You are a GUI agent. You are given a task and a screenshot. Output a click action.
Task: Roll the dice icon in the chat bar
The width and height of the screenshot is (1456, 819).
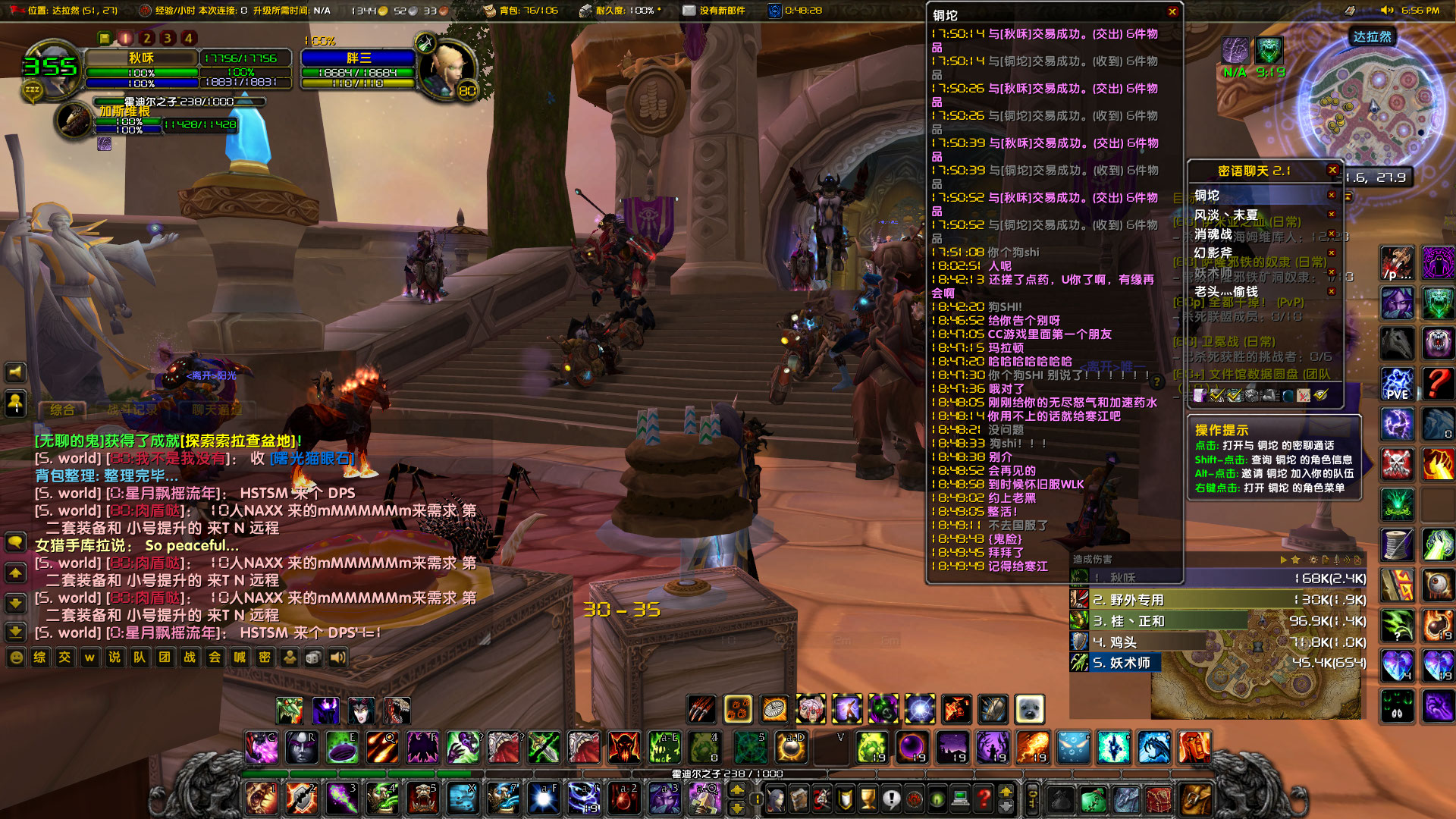(315, 658)
